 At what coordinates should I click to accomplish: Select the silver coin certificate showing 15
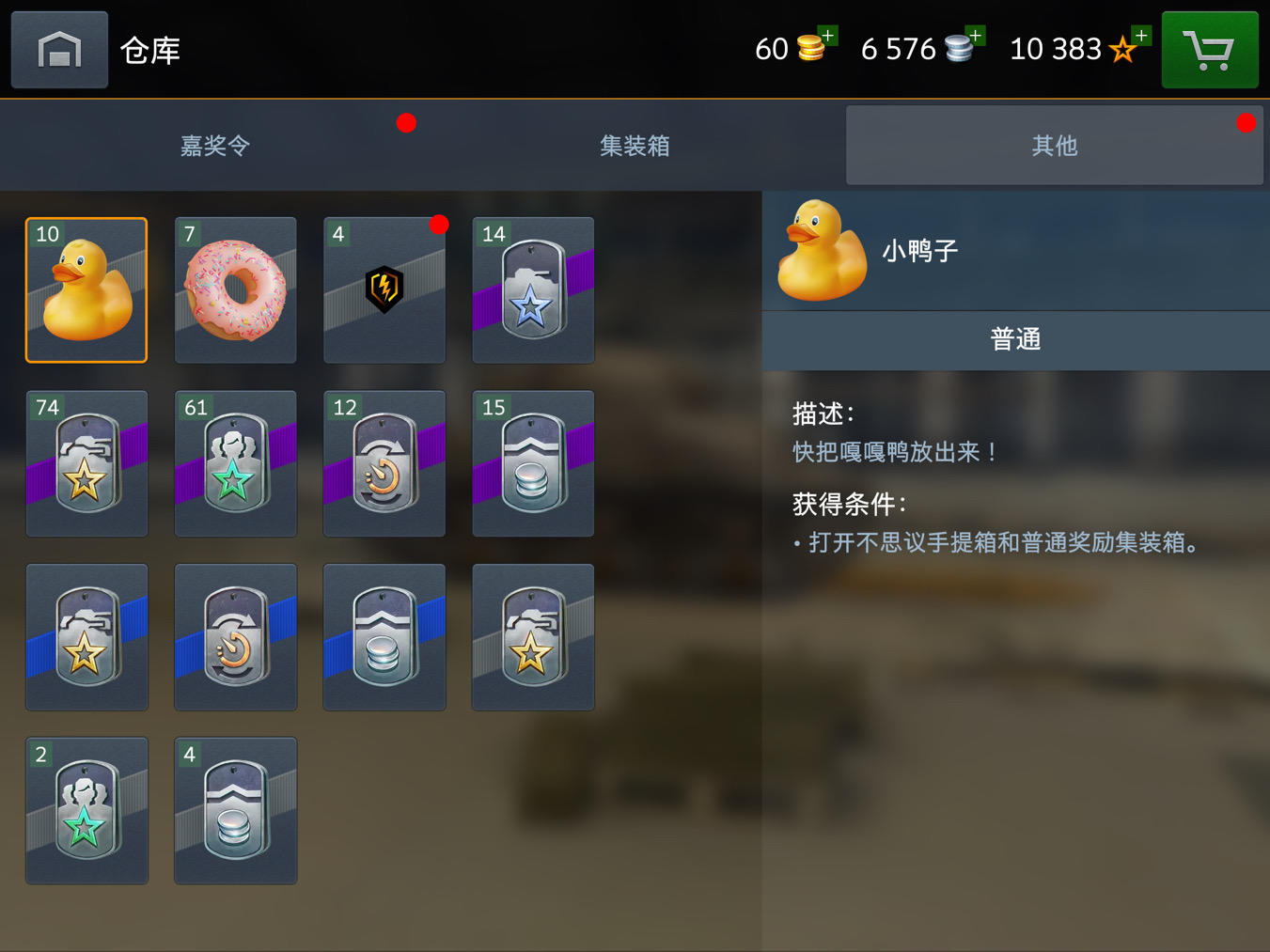[x=532, y=462]
